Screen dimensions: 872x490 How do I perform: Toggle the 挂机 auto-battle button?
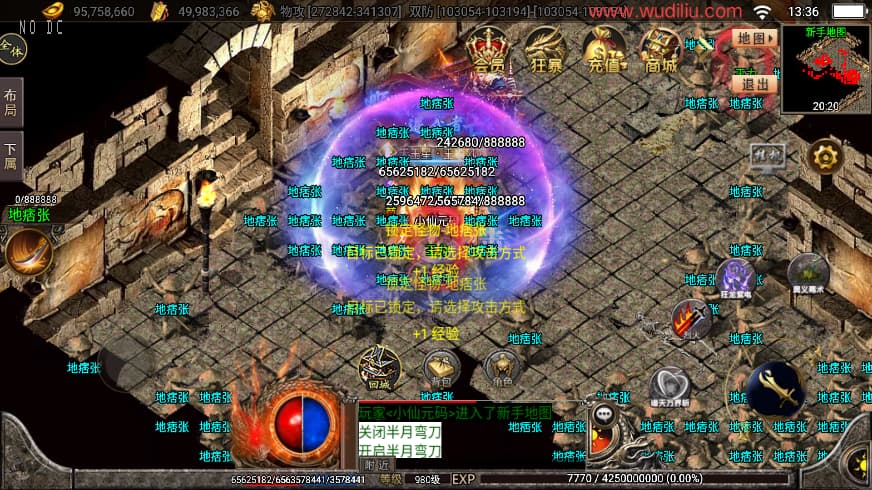(768, 156)
